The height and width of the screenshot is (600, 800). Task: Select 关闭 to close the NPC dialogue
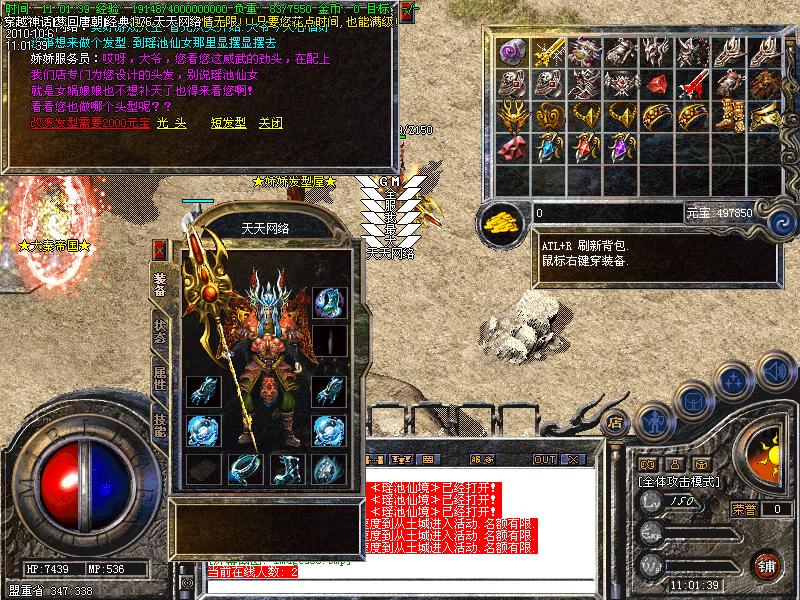coord(270,122)
